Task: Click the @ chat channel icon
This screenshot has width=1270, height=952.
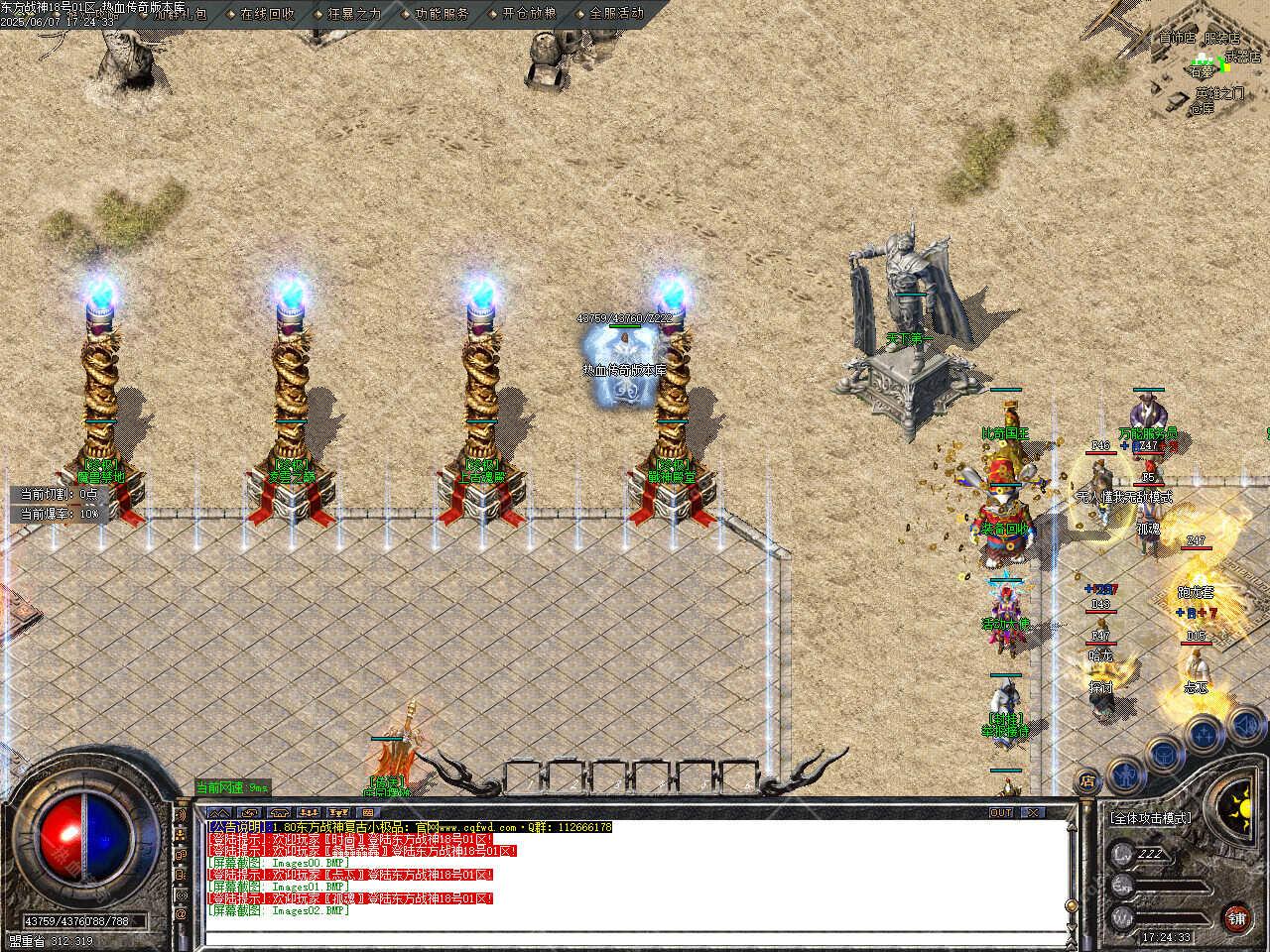Action: [182, 912]
